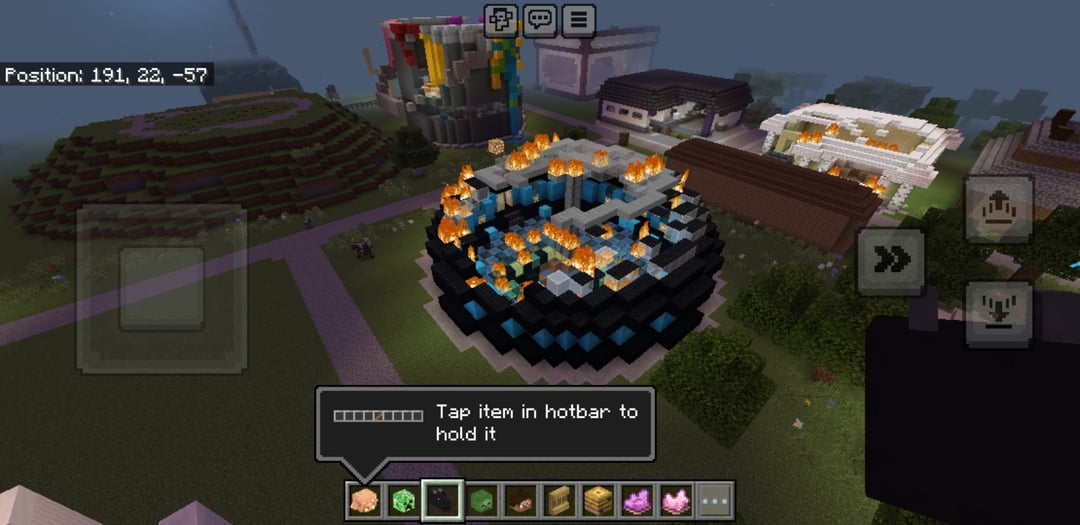
Task: Open the pause menu with three bars
Action: pos(578,20)
